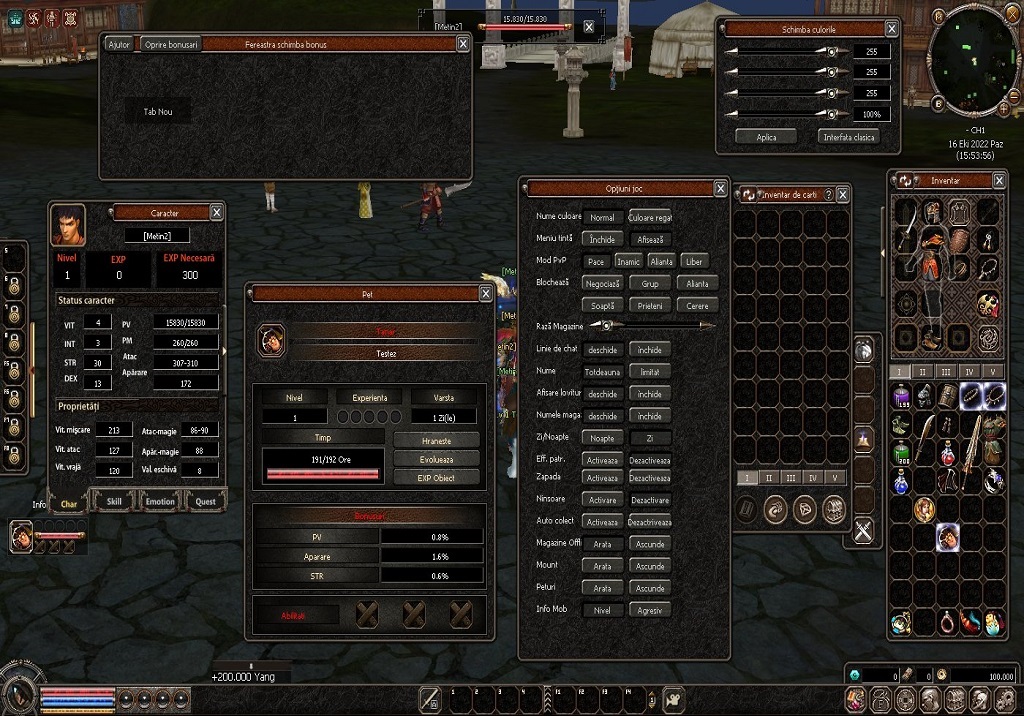Block trade requests with Negociază
The height and width of the screenshot is (716, 1024).
coord(602,283)
